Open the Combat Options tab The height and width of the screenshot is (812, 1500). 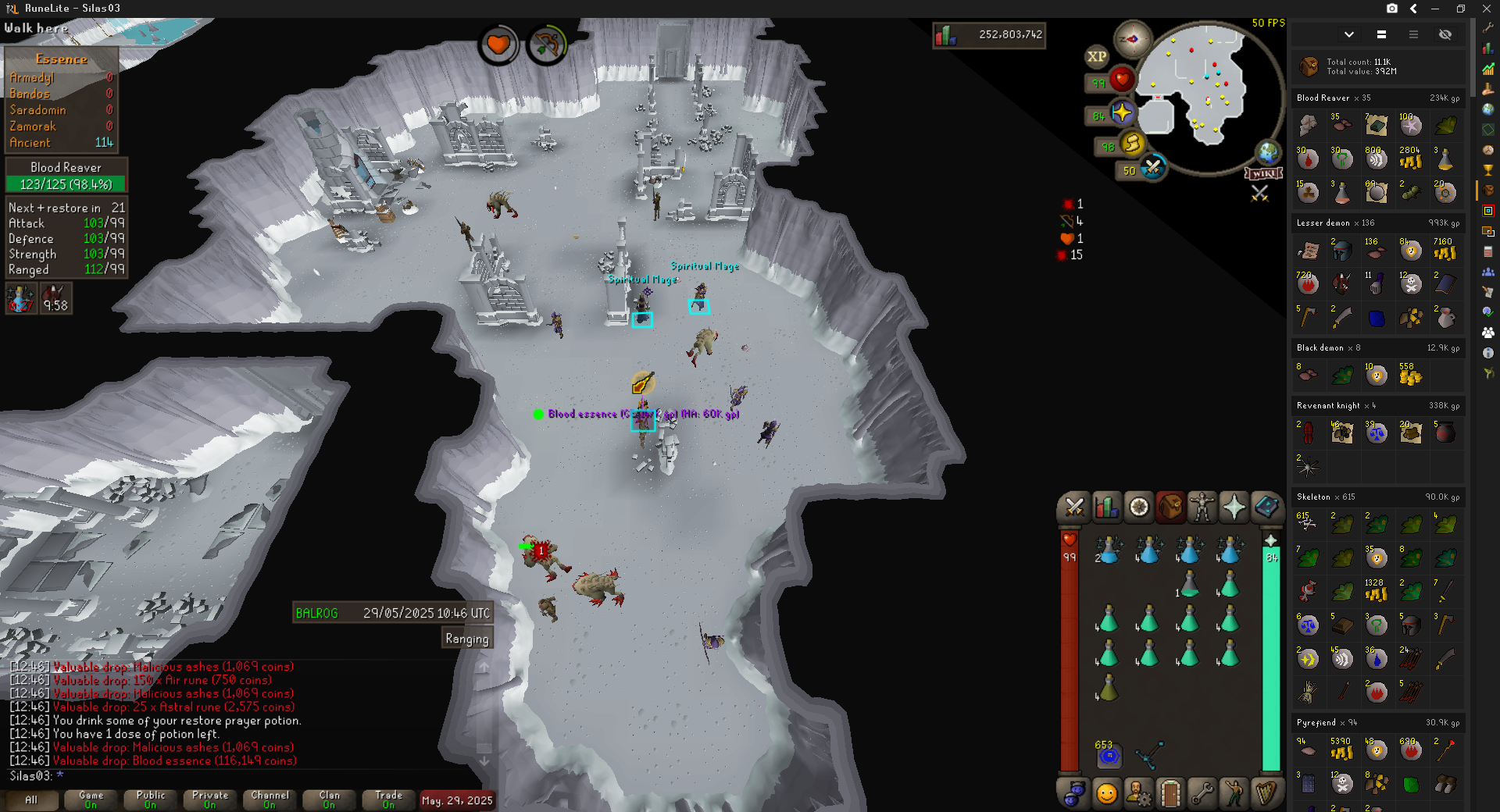tap(1074, 507)
